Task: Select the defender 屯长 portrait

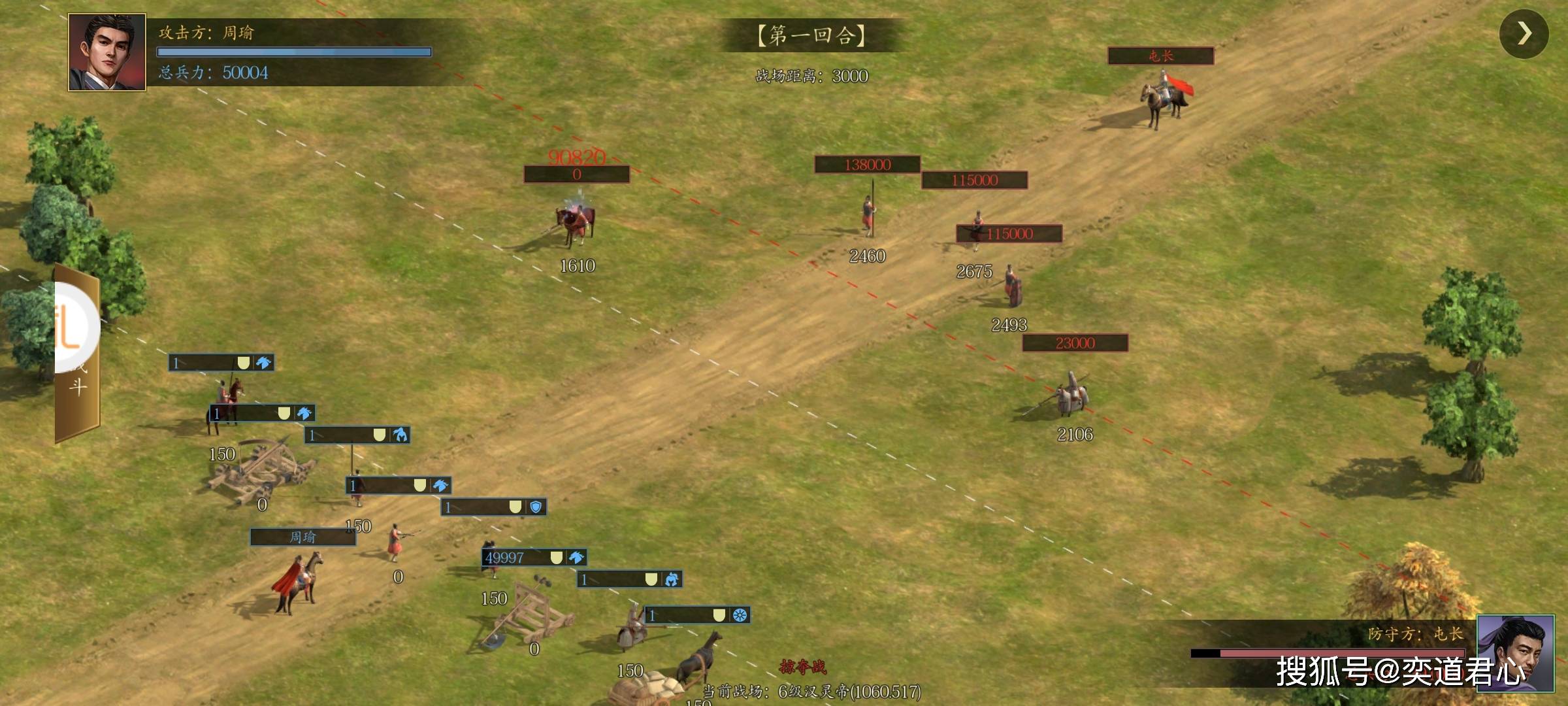Action: click(1515, 652)
